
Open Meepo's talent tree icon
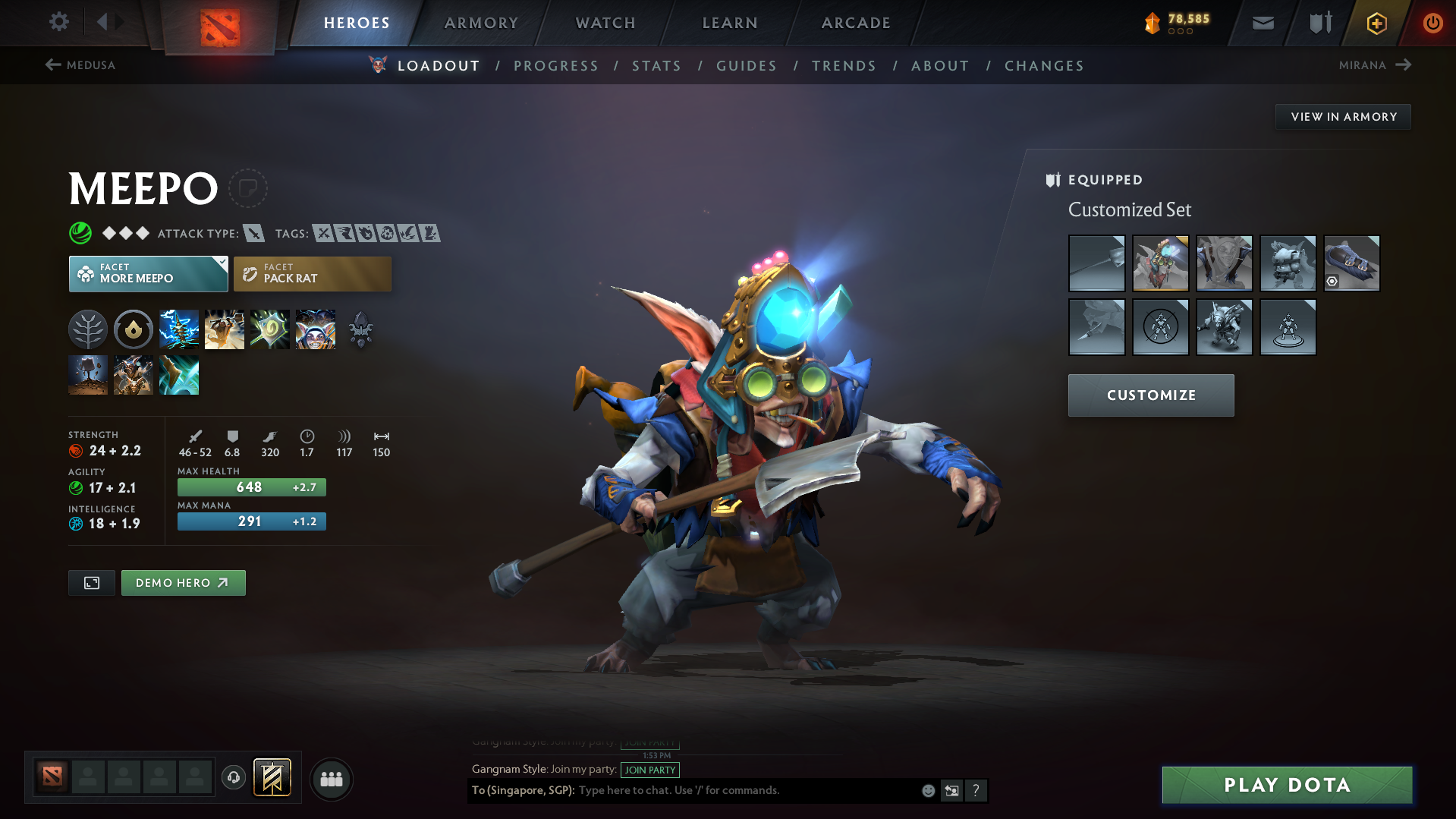click(88, 329)
